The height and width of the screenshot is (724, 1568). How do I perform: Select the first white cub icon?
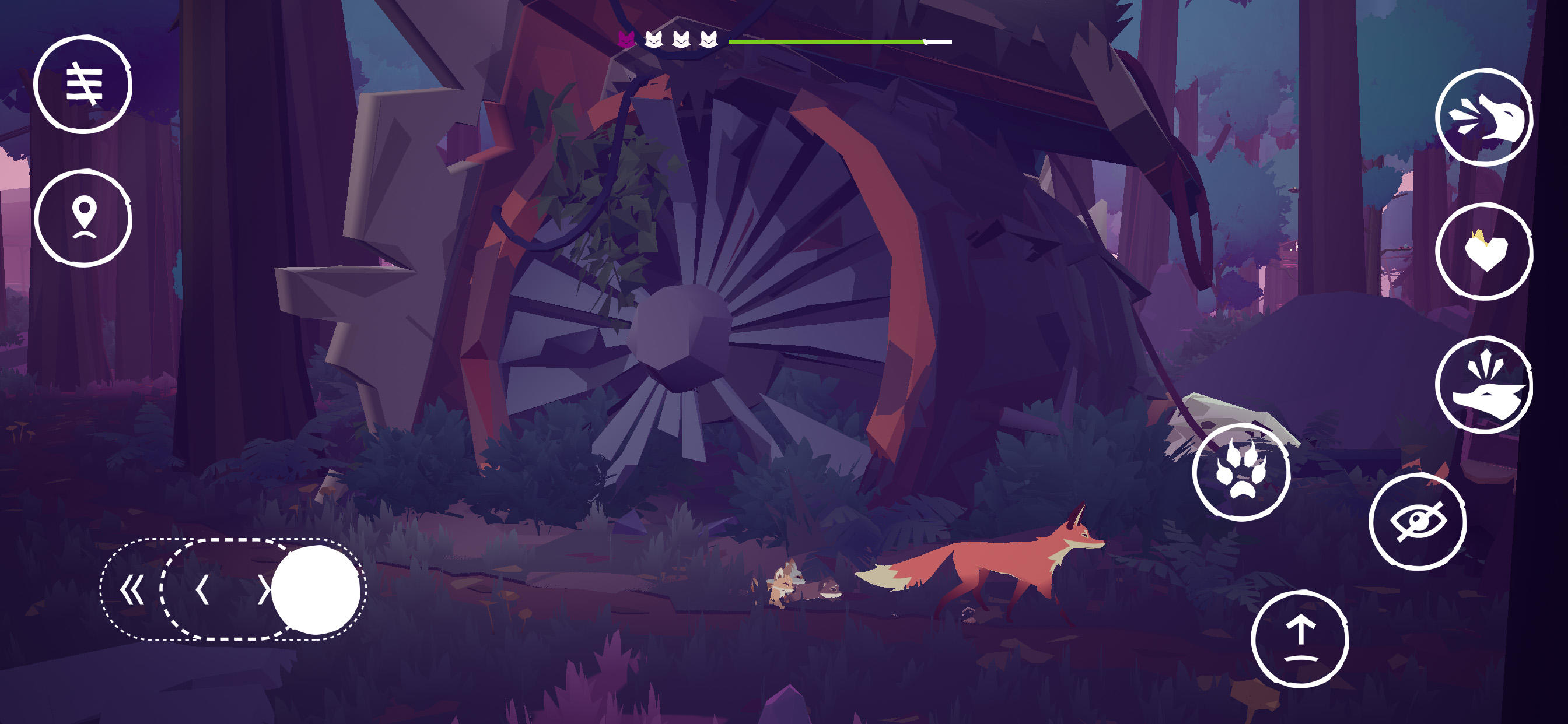(x=654, y=40)
